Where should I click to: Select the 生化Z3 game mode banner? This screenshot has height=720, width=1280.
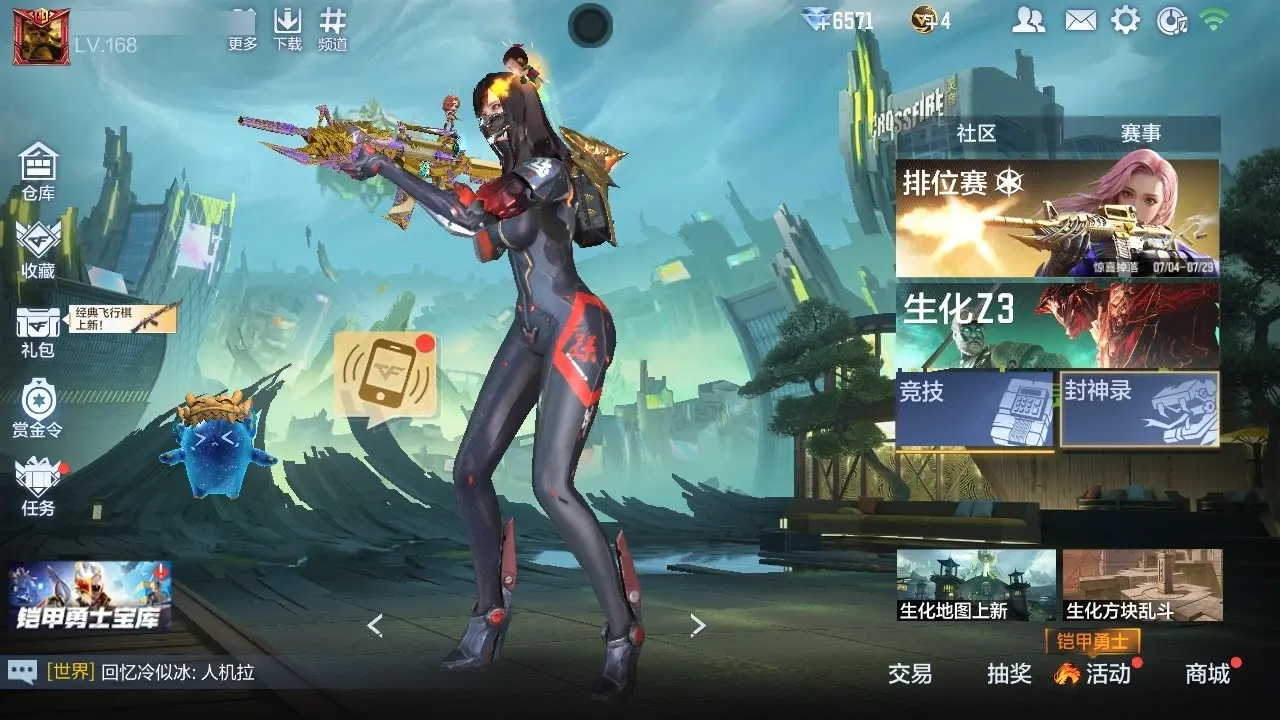(x=1057, y=325)
